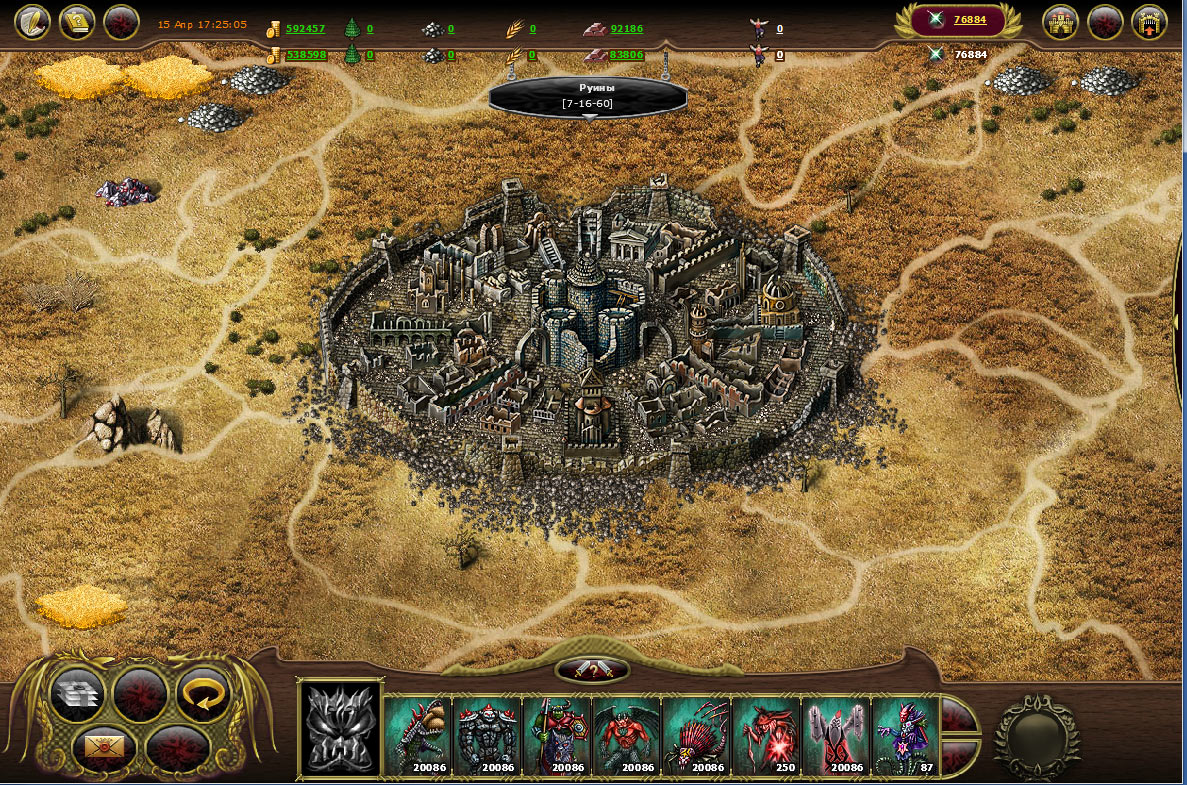Pick the red winged demon unit slot
The height and width of the screenshot is (785, 1187).
pyautogui.click(x=628, y=737)
